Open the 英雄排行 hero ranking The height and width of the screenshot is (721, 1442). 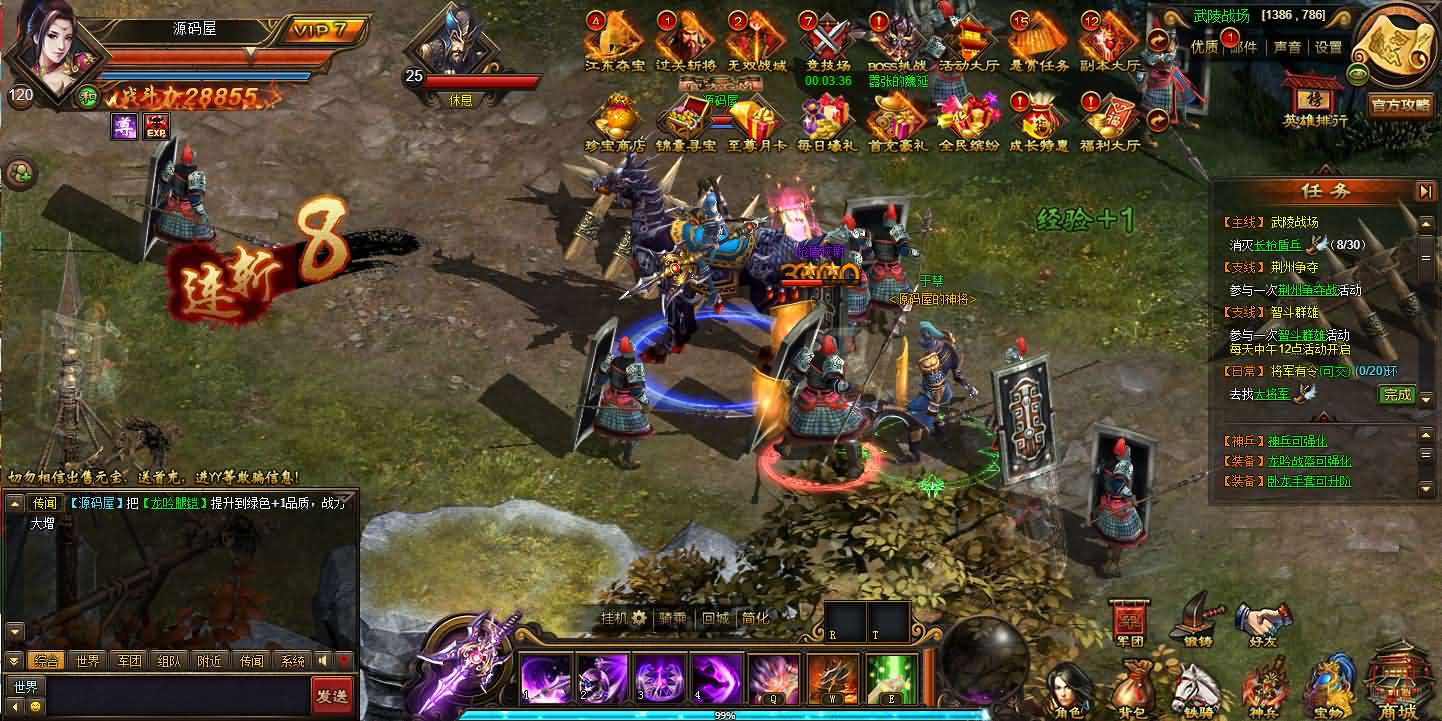1315,100
